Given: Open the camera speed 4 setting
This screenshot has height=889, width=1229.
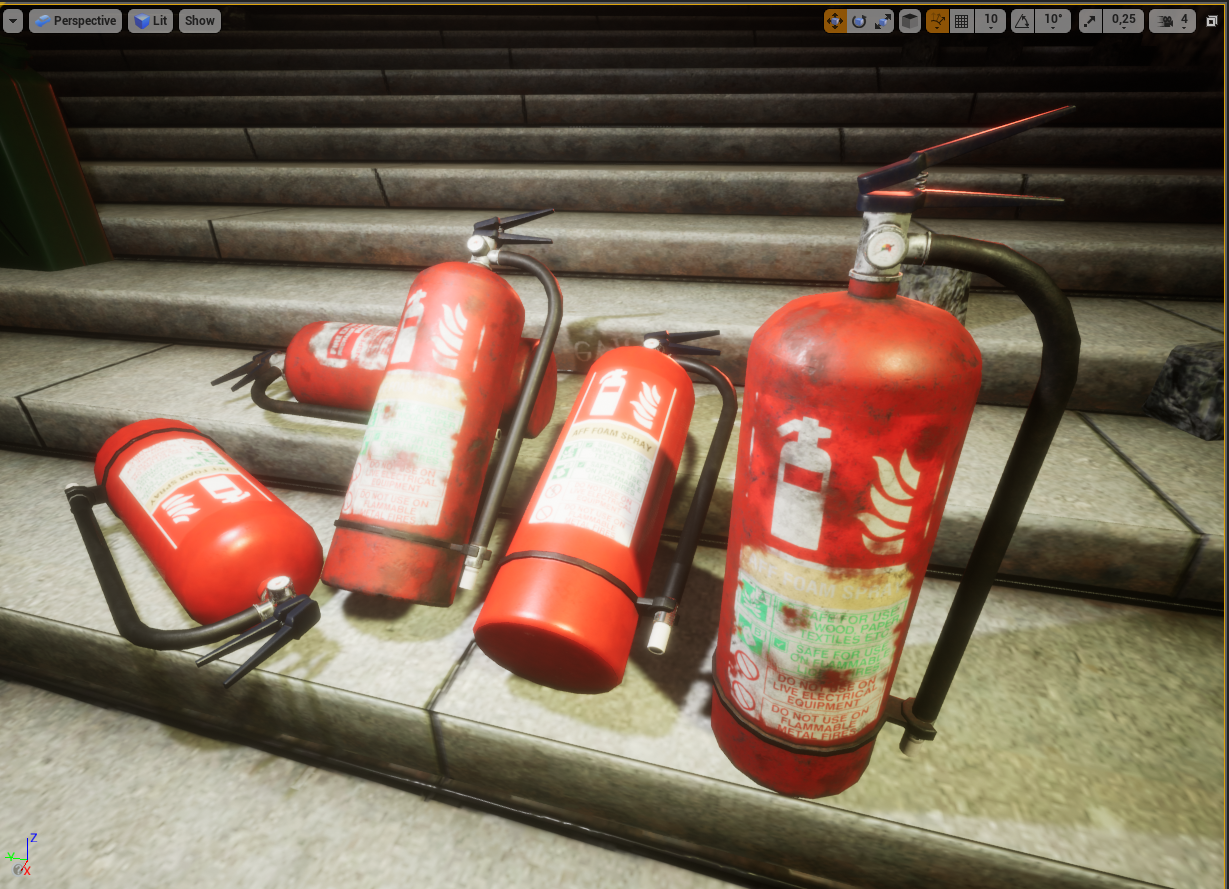Looking at the screenshot, I should (1173, 21).
